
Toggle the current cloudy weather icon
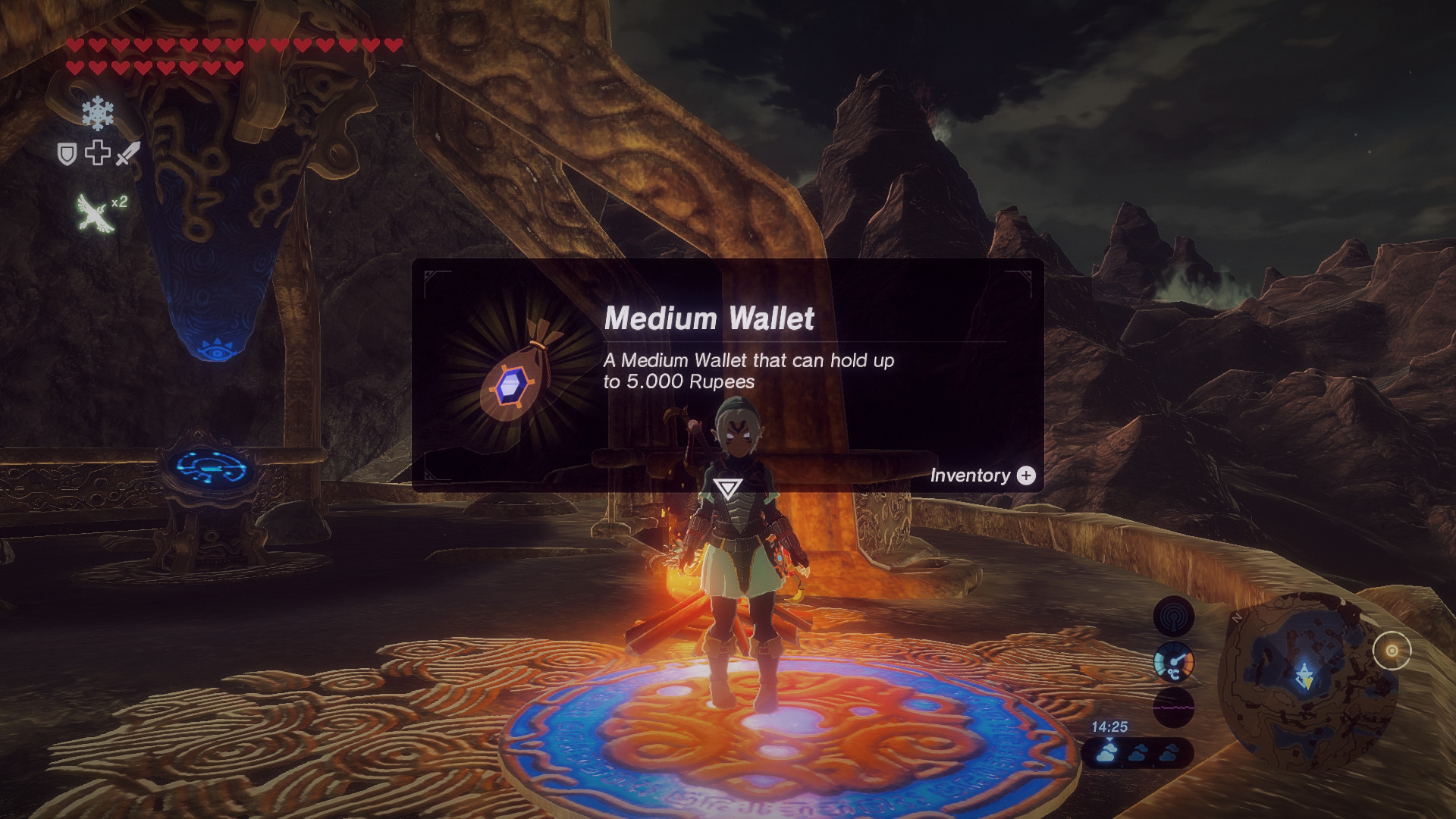tap(1107, 752)
